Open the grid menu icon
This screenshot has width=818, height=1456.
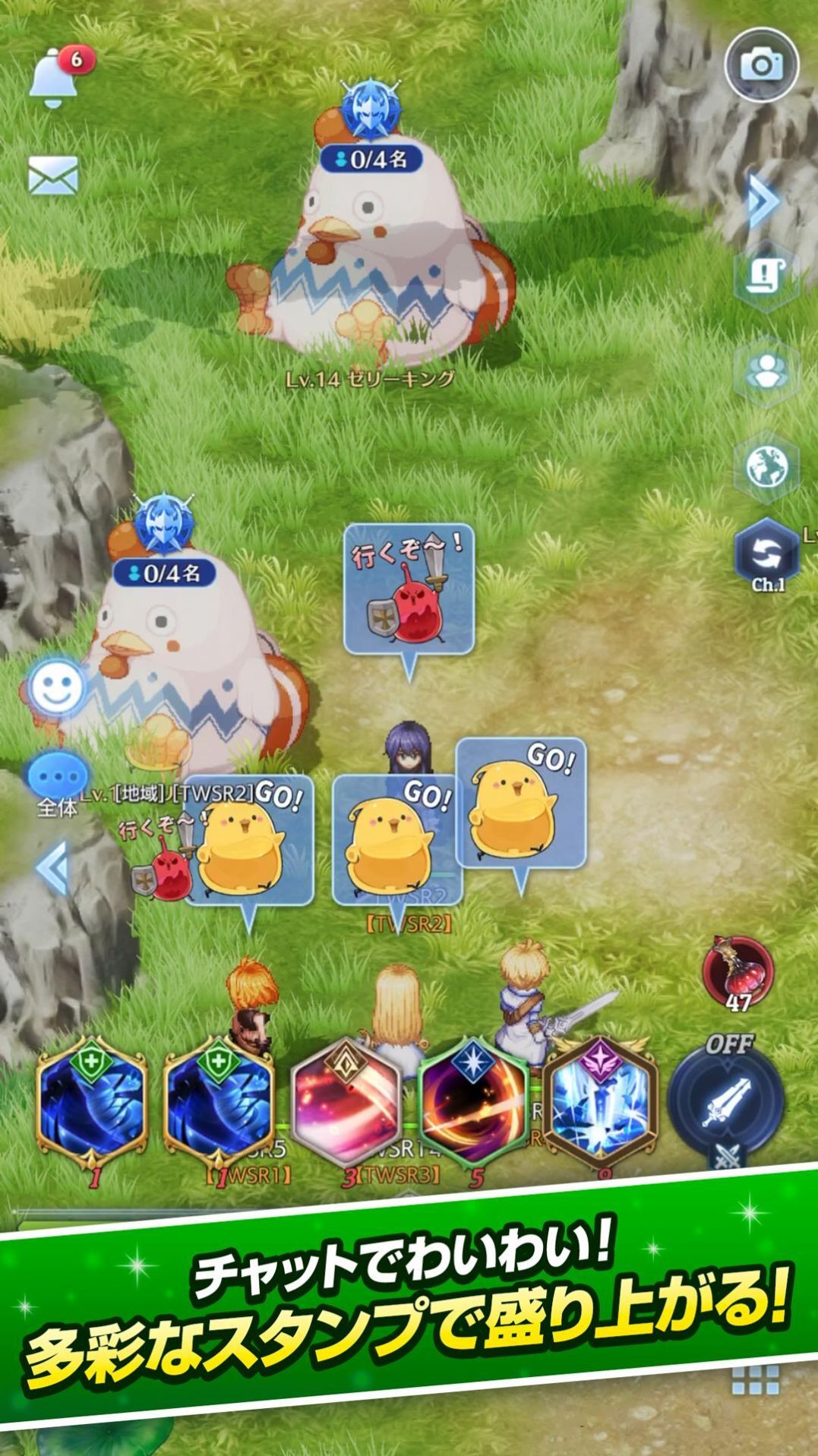coord(755,1379)
